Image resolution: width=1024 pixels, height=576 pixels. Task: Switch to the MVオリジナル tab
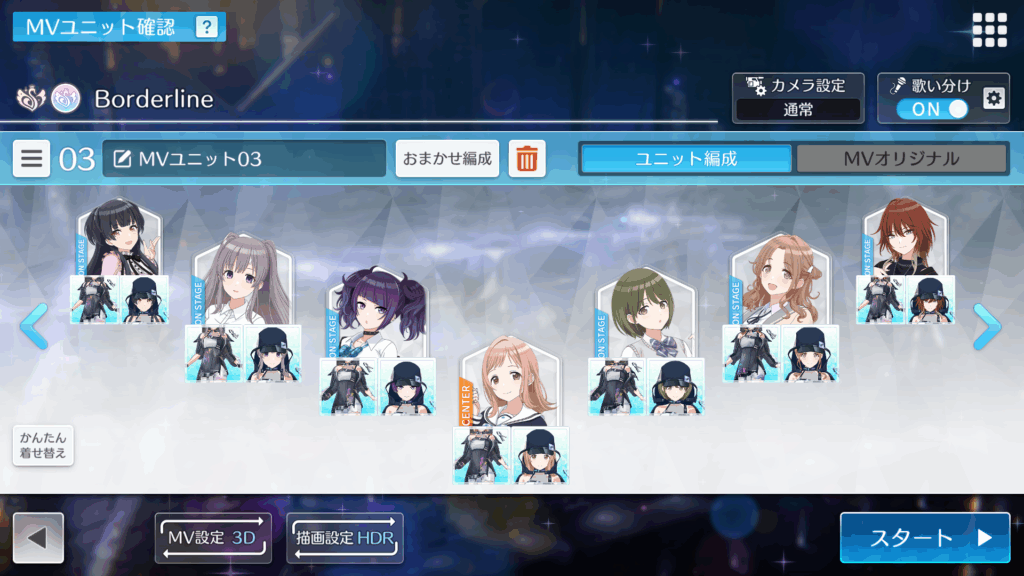point(900,159)
